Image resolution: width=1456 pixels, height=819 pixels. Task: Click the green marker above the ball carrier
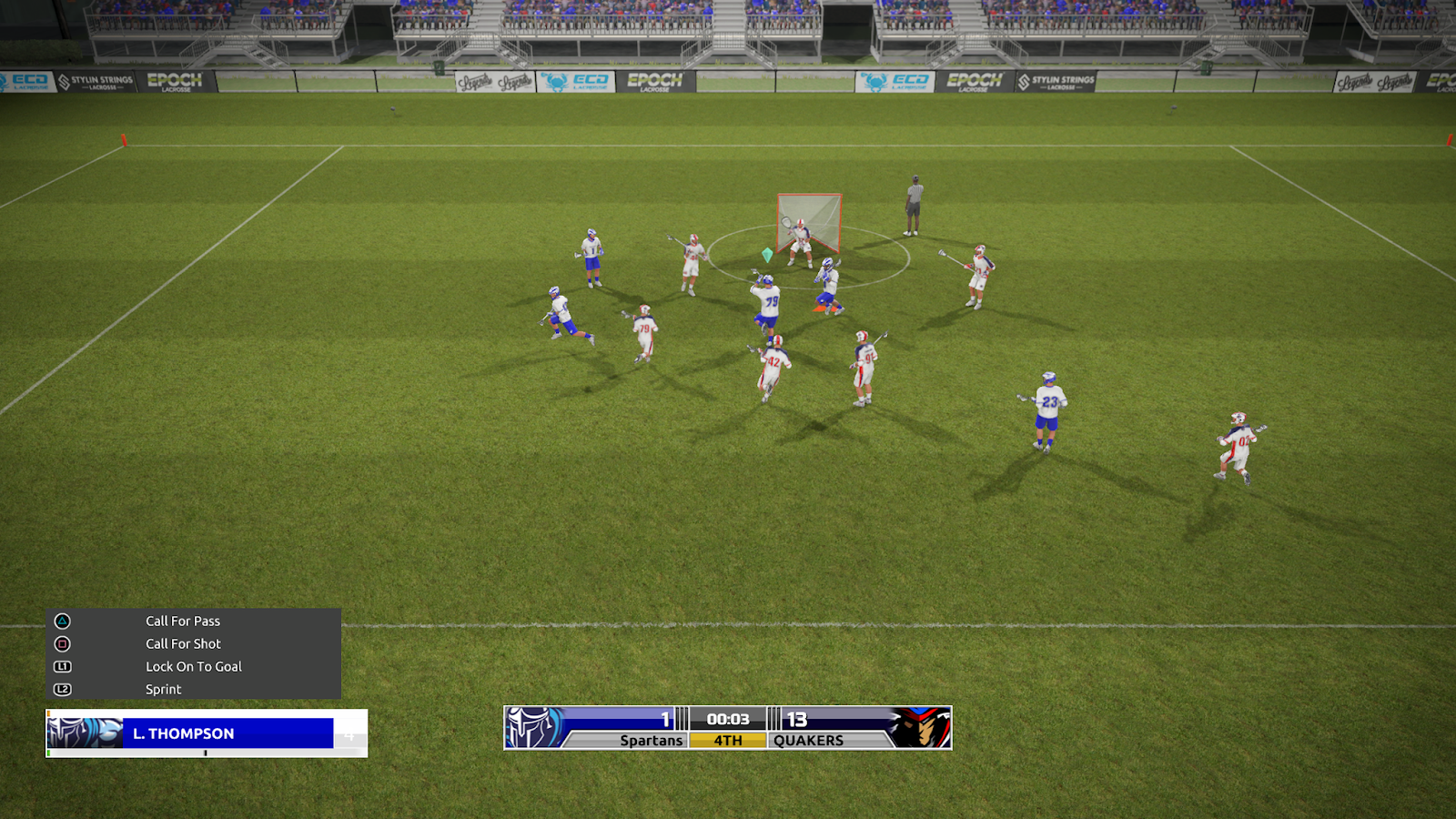point(767,255)
